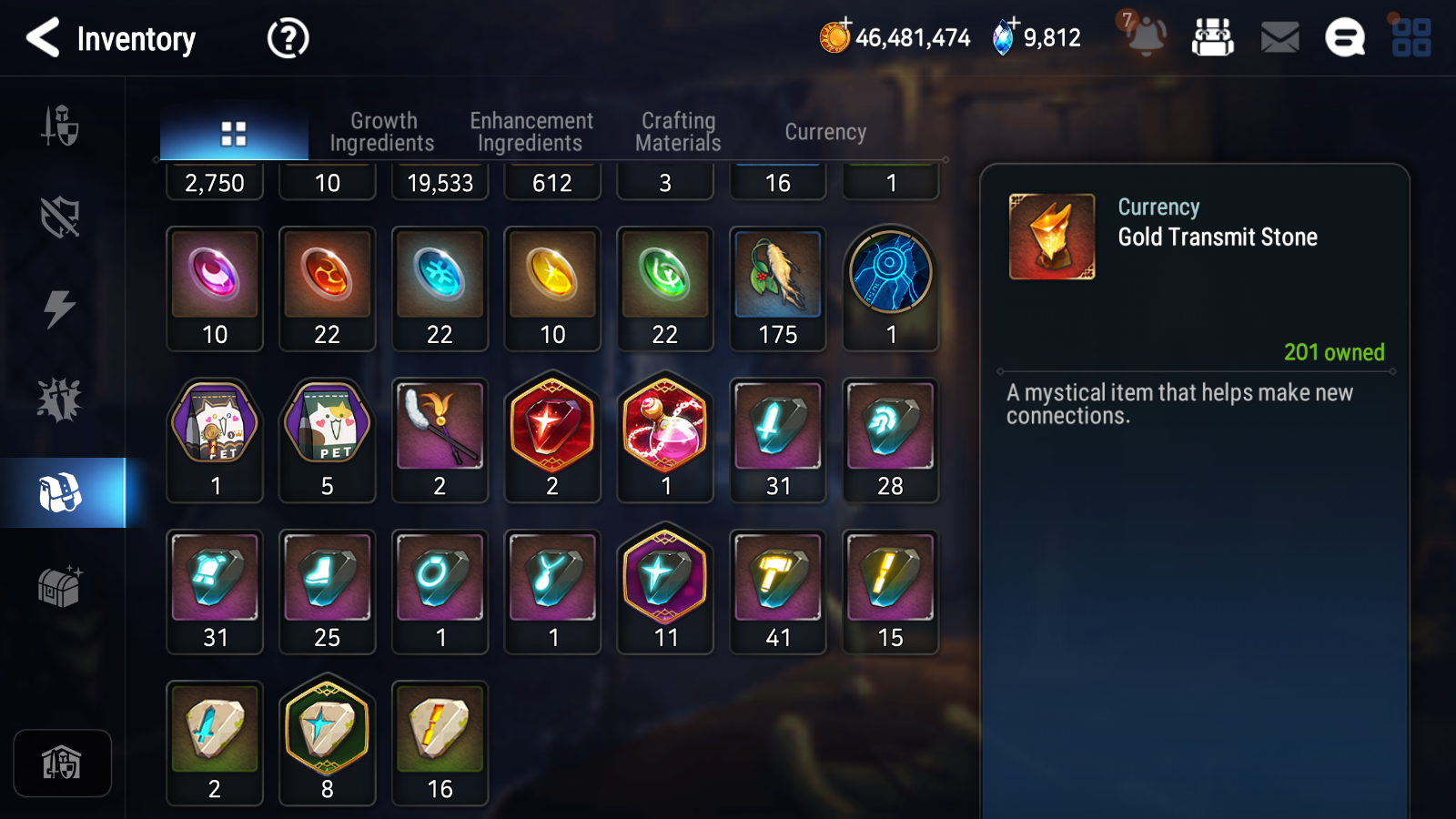Select the feather duster item slot
Viewport: 1456px width, 819px height.
(440, 439)
